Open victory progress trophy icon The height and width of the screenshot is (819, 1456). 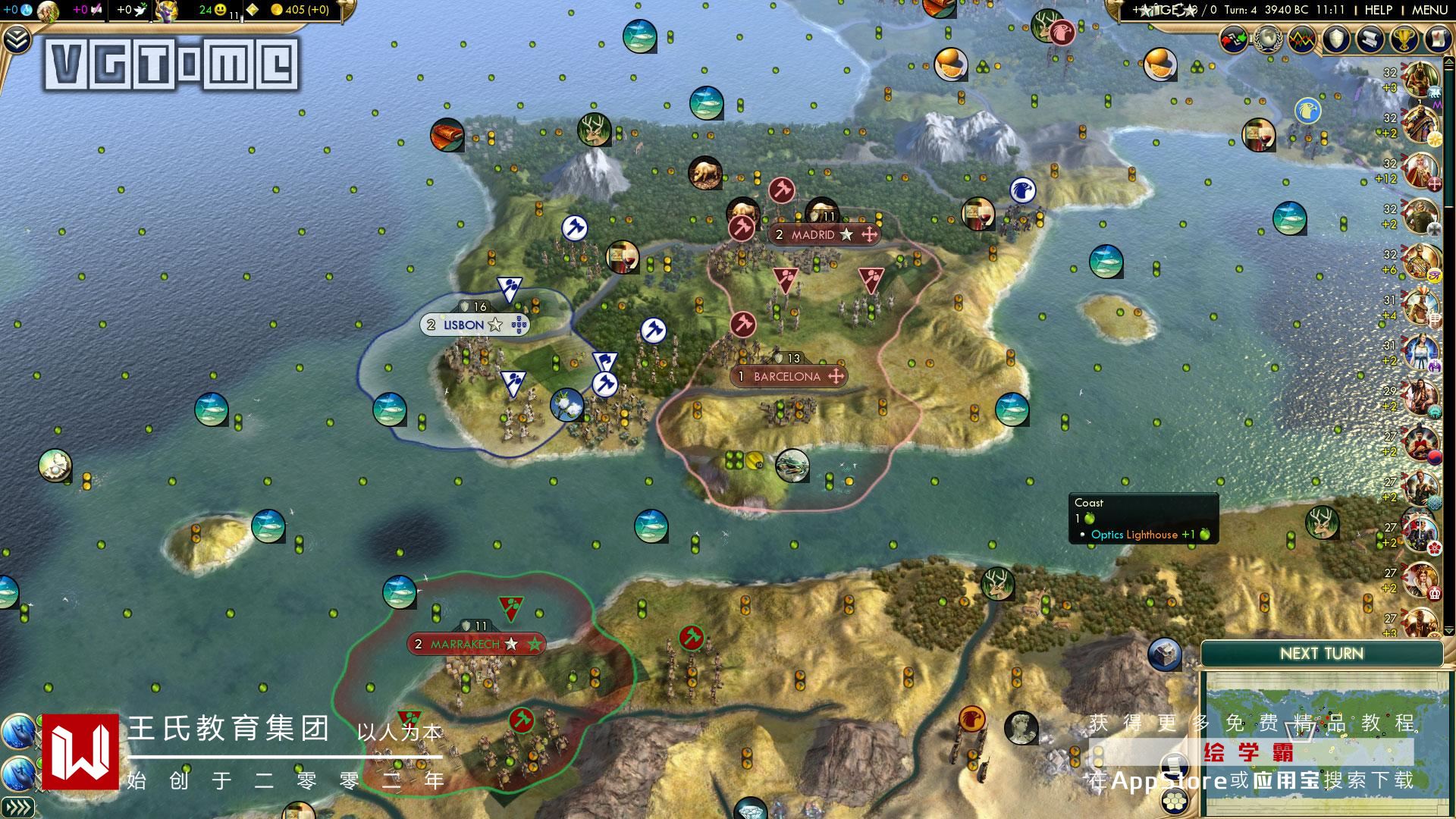[1404, 39]
